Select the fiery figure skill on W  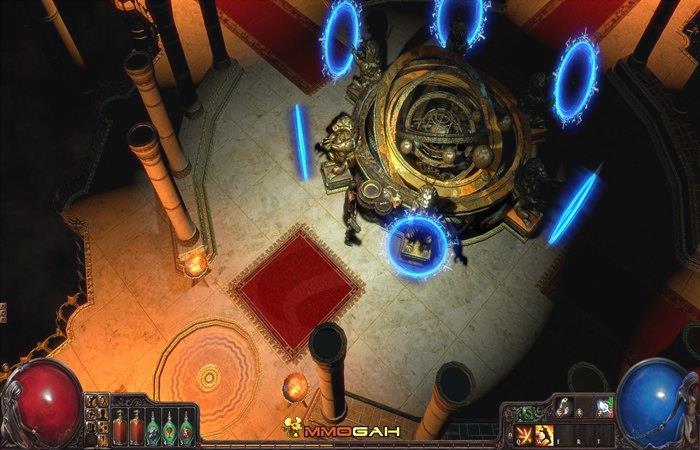tap(546, 433)
